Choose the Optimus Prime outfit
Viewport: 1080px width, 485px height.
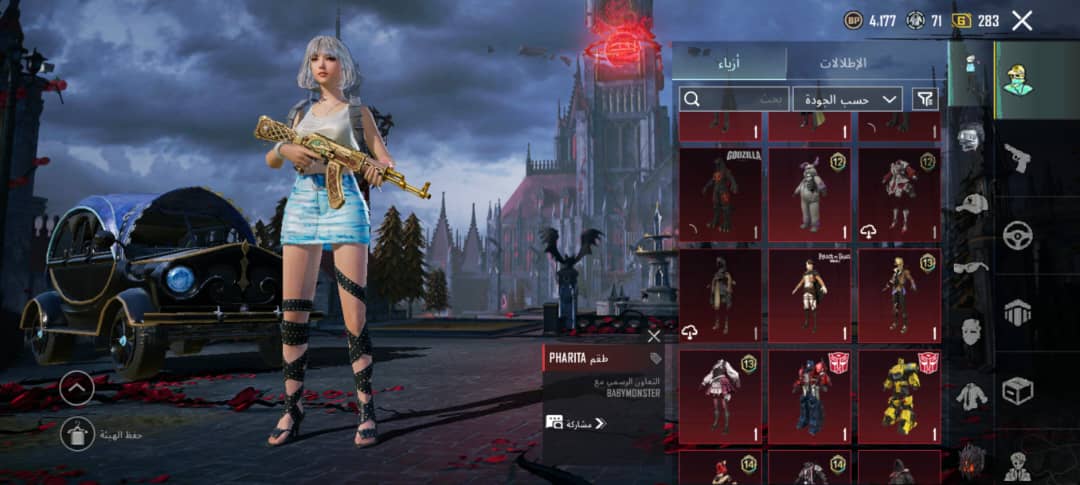pos(809,394)
